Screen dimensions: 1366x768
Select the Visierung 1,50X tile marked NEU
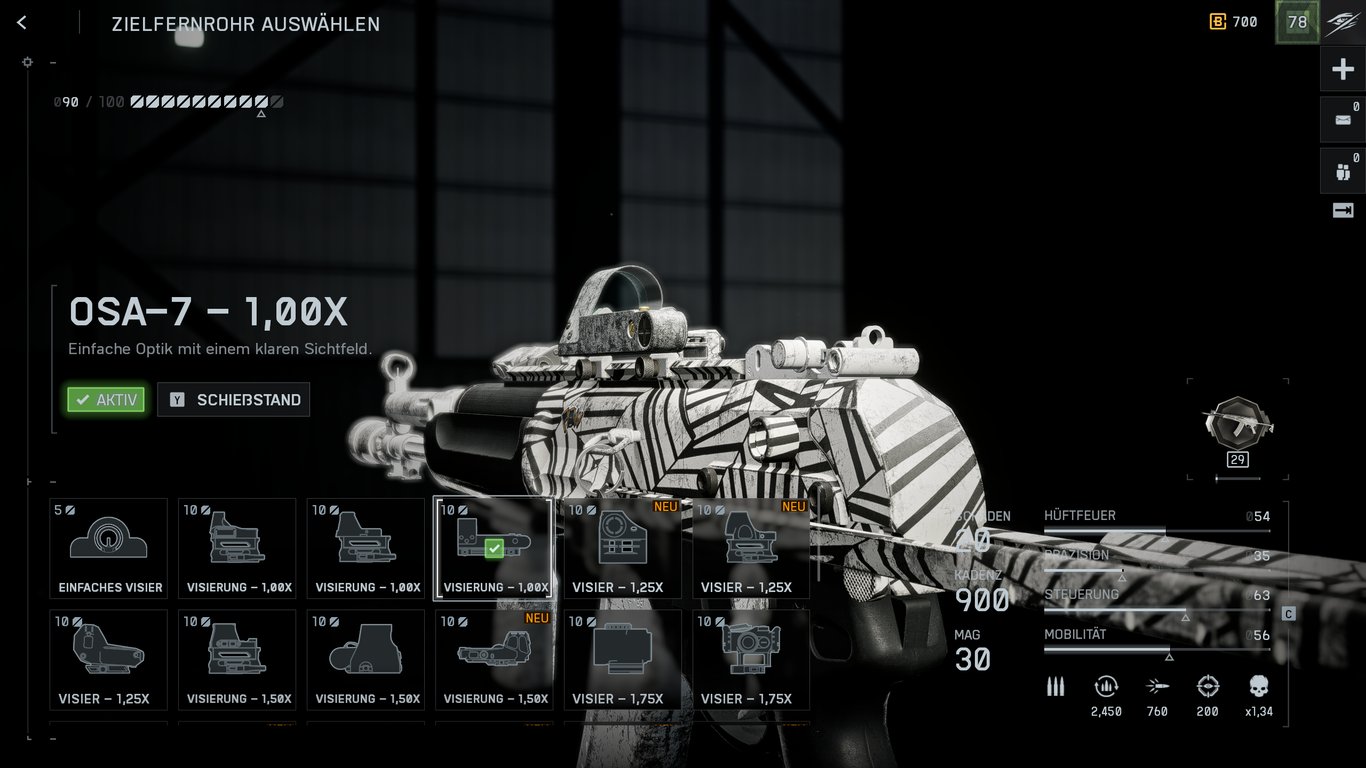coord(494,659)
